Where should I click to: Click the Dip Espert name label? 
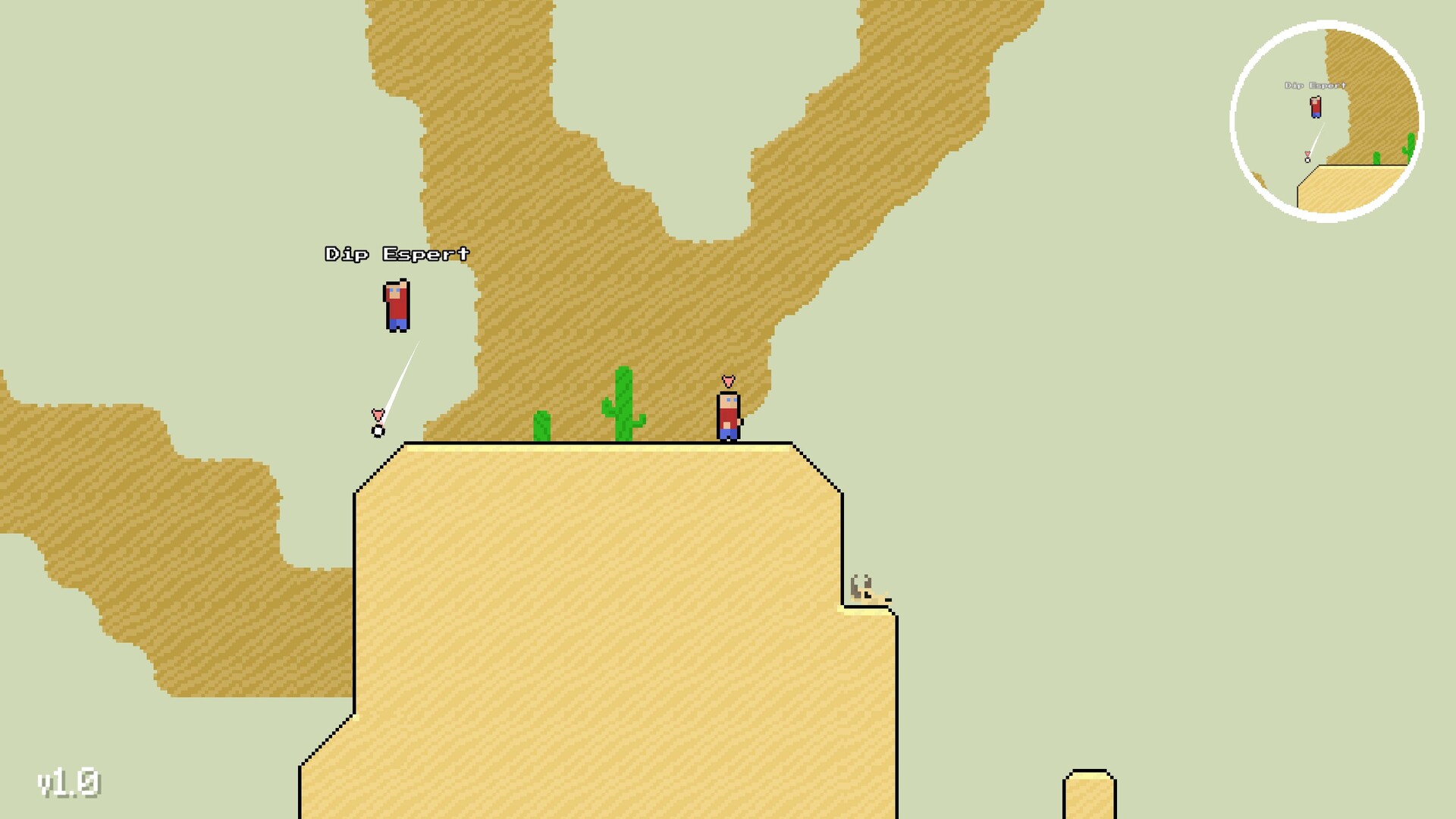tap(396, 253)
